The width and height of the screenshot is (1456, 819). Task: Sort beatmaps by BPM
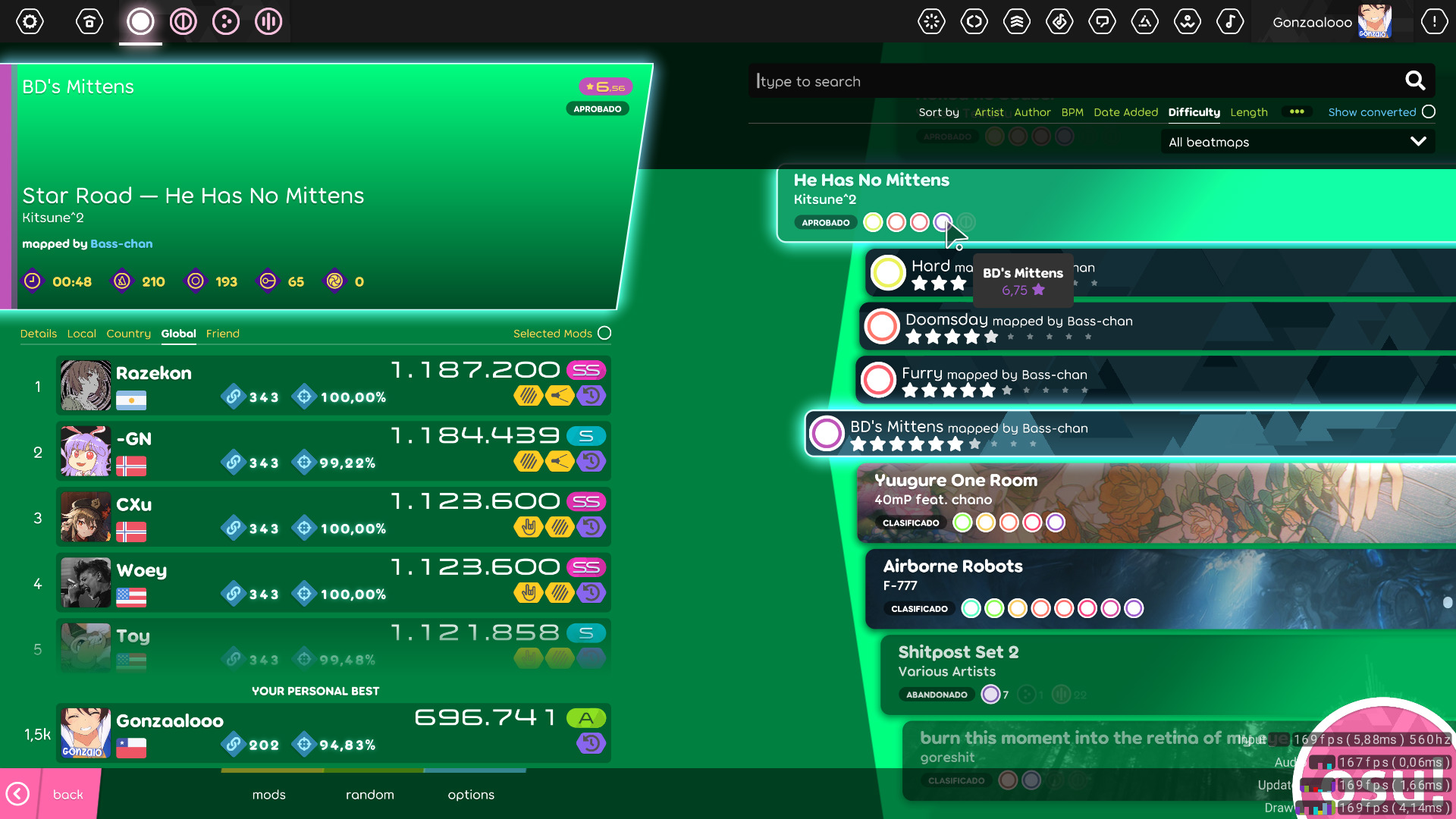[x=1072, y=111]
